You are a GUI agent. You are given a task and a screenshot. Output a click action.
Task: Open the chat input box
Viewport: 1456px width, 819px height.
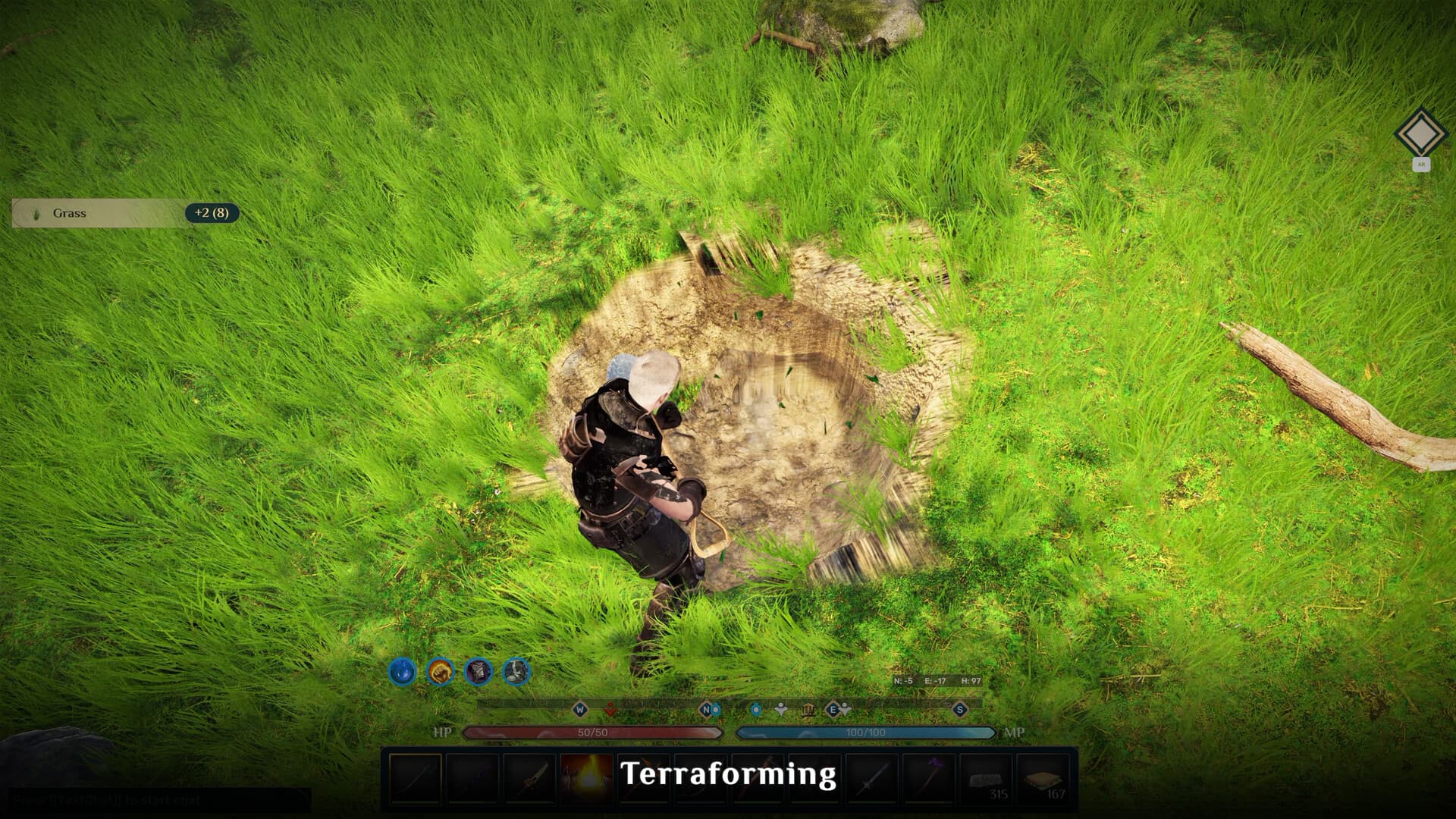click(x=159, y=799)
